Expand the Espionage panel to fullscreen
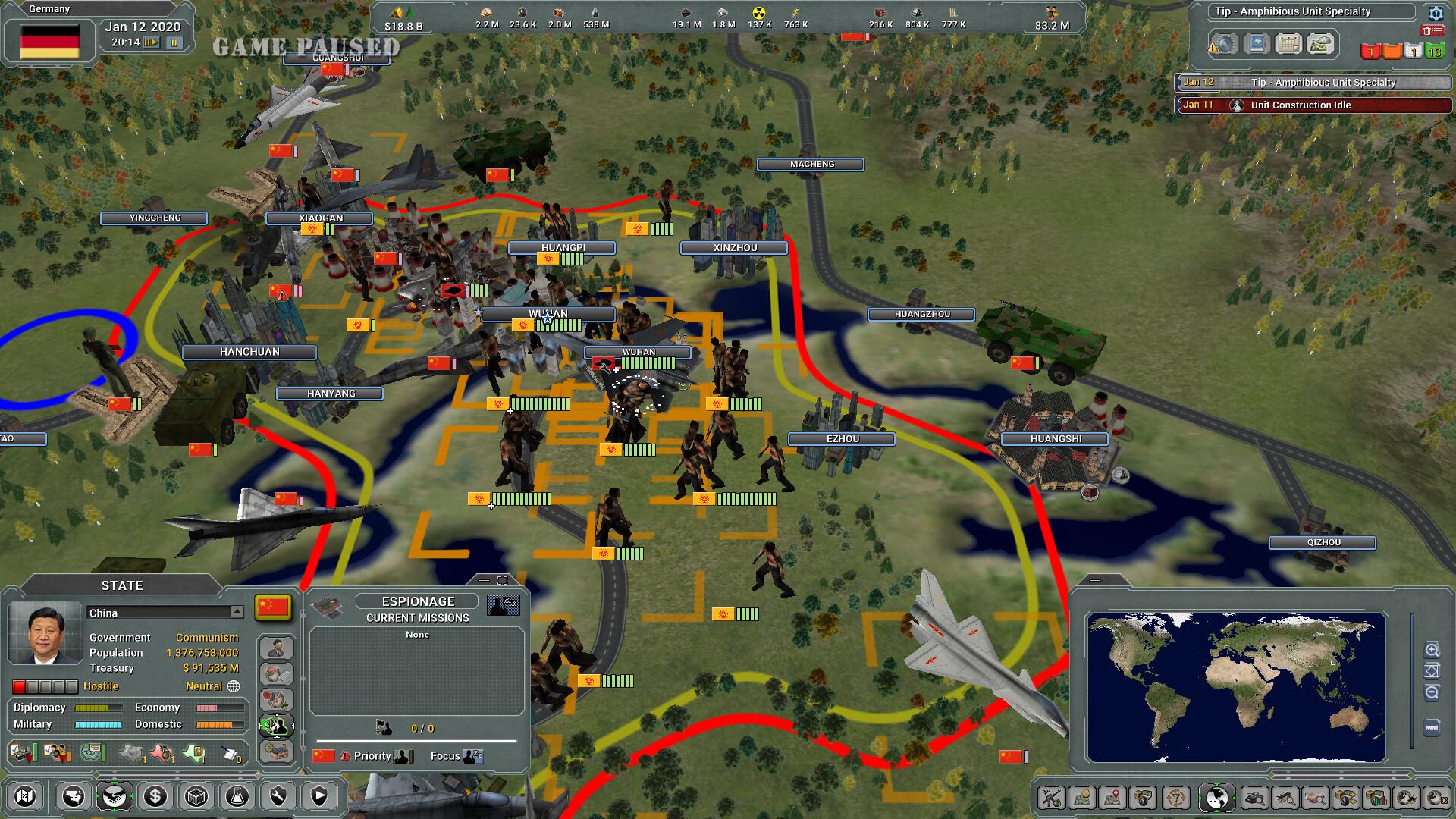This screenshot has width=1456, height=819. tap(503, 580)
